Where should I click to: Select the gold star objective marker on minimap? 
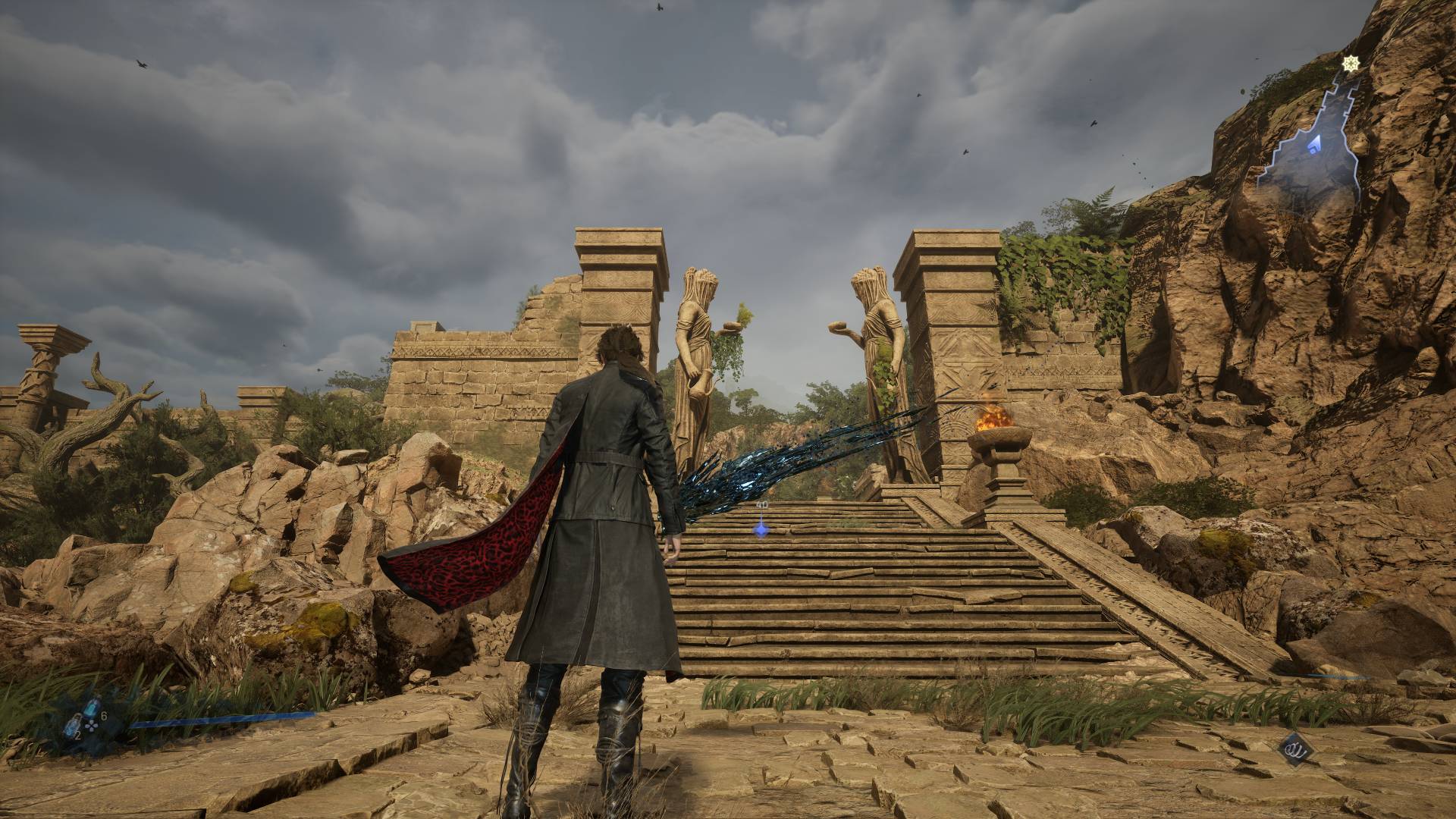point(1349,64)
